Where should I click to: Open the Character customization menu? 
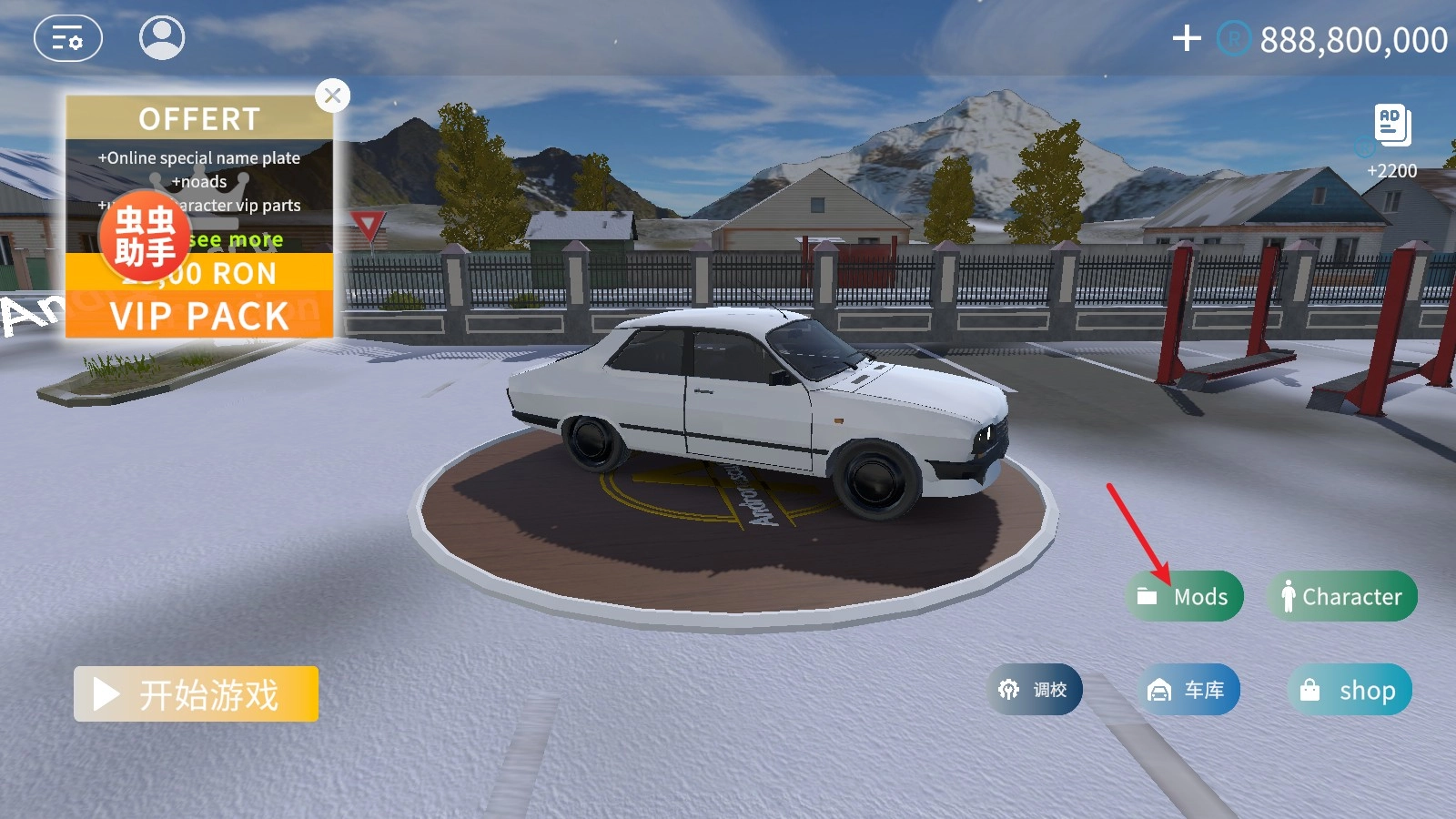click(1342, 597)
